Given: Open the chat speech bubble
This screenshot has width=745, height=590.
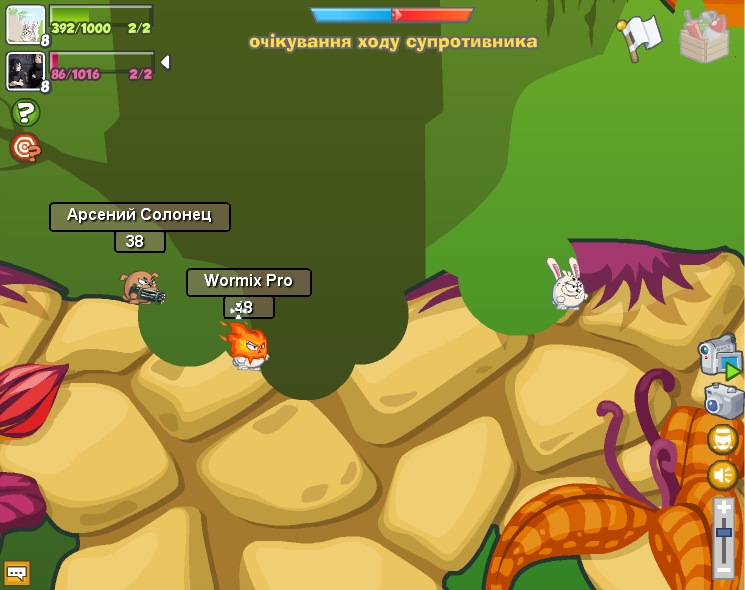Looking at the screenshot, I should tap(17, 573).
